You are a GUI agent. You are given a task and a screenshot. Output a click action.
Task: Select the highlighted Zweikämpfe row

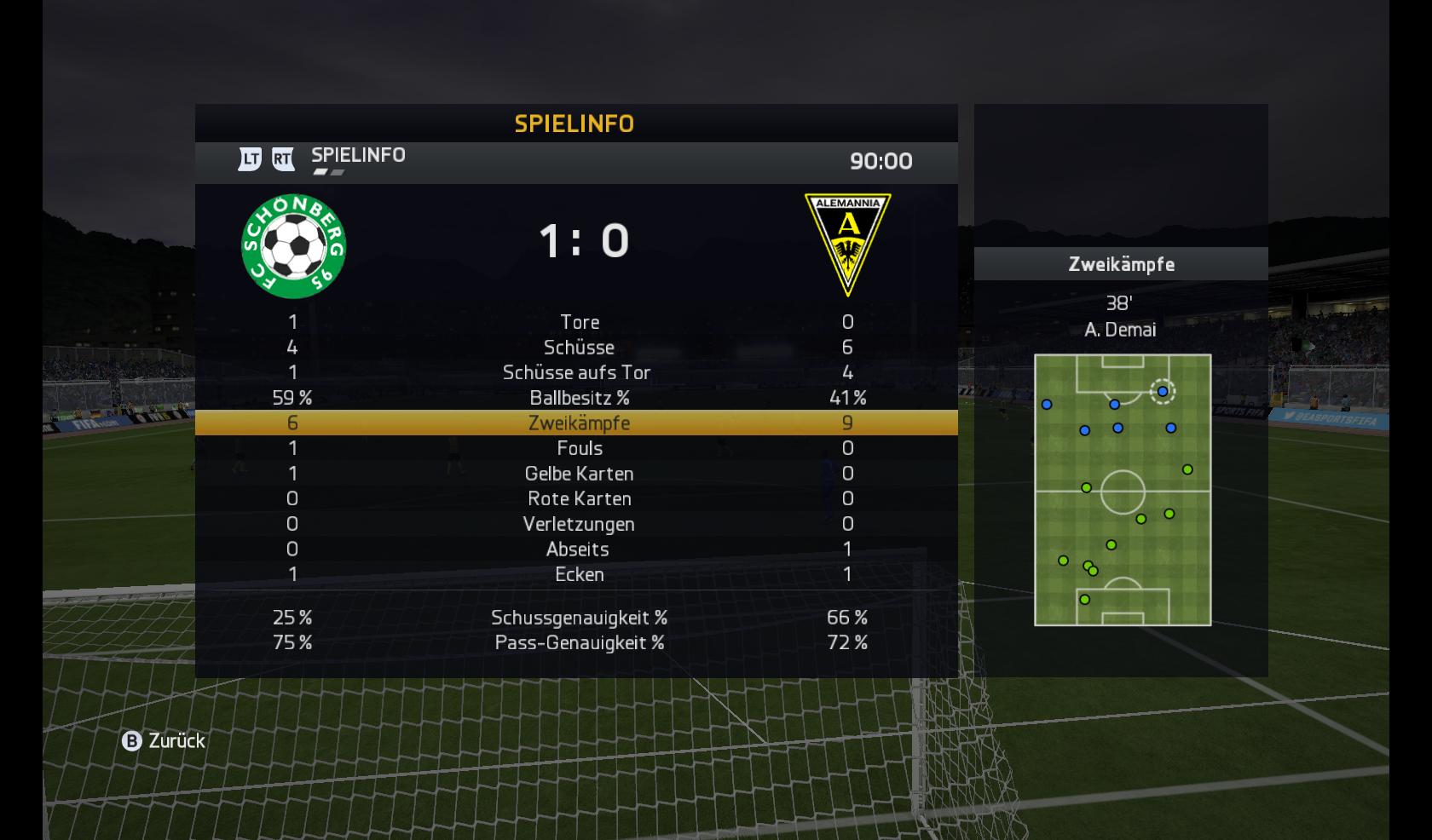(579, 423)
